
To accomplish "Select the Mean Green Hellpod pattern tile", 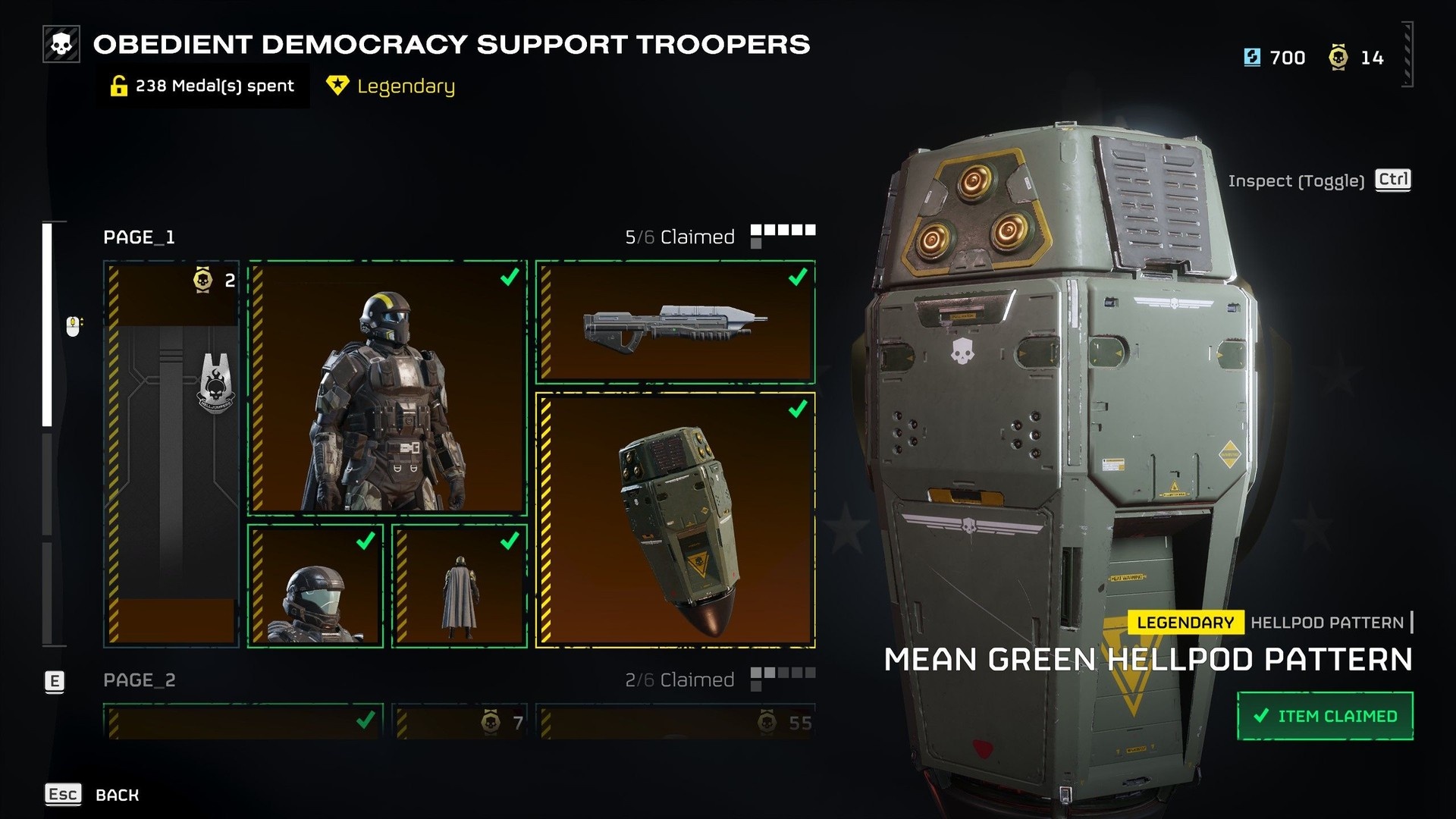I will 675,520.
